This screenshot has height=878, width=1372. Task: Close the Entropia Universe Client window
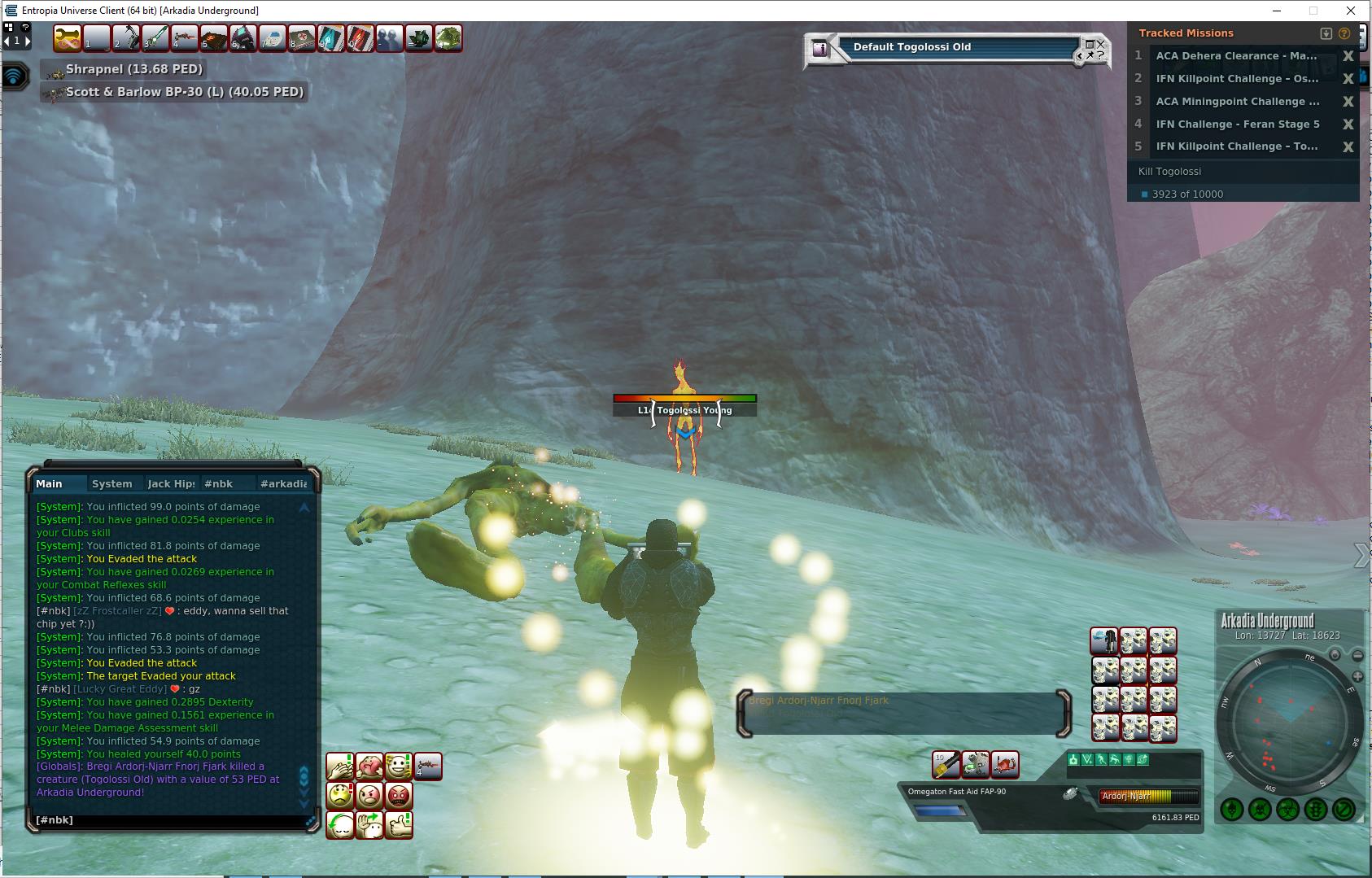click(x=1351, y=11)
